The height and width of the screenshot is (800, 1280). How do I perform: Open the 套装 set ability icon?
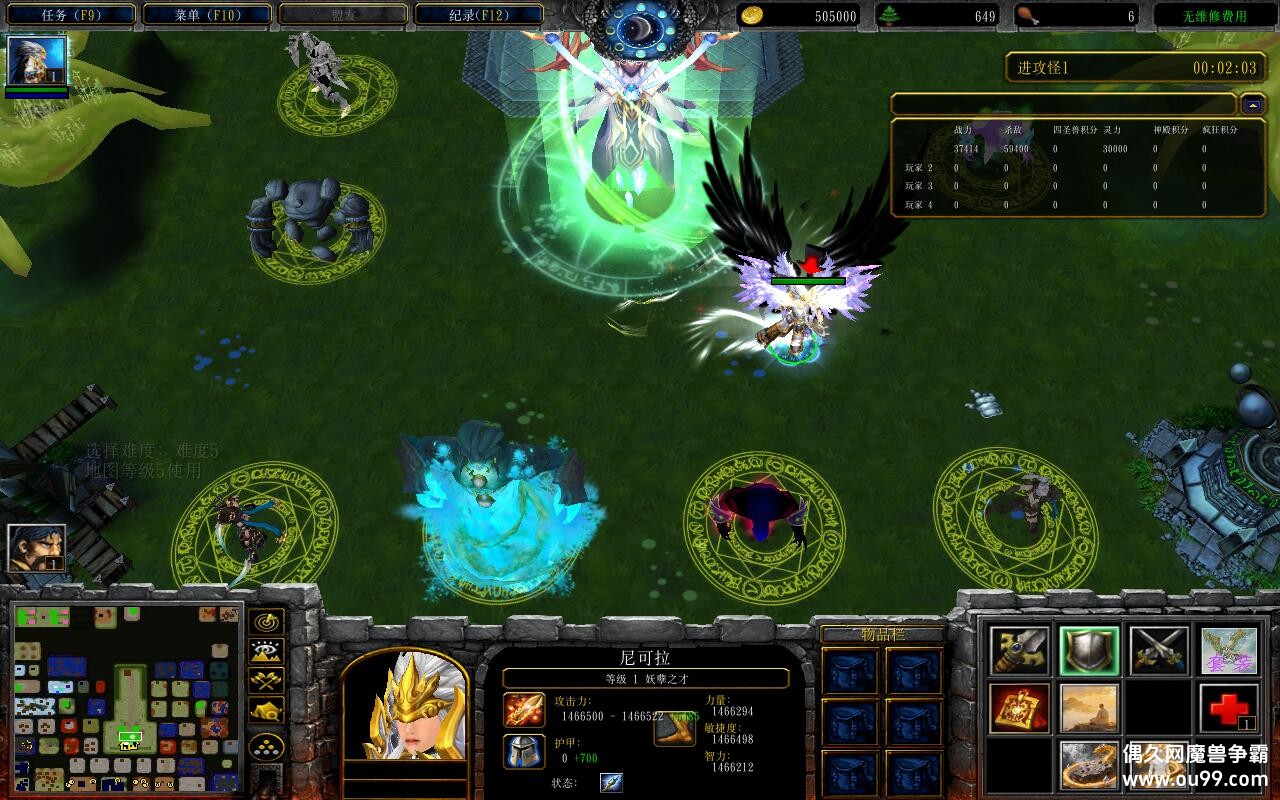pos(1229,651)
